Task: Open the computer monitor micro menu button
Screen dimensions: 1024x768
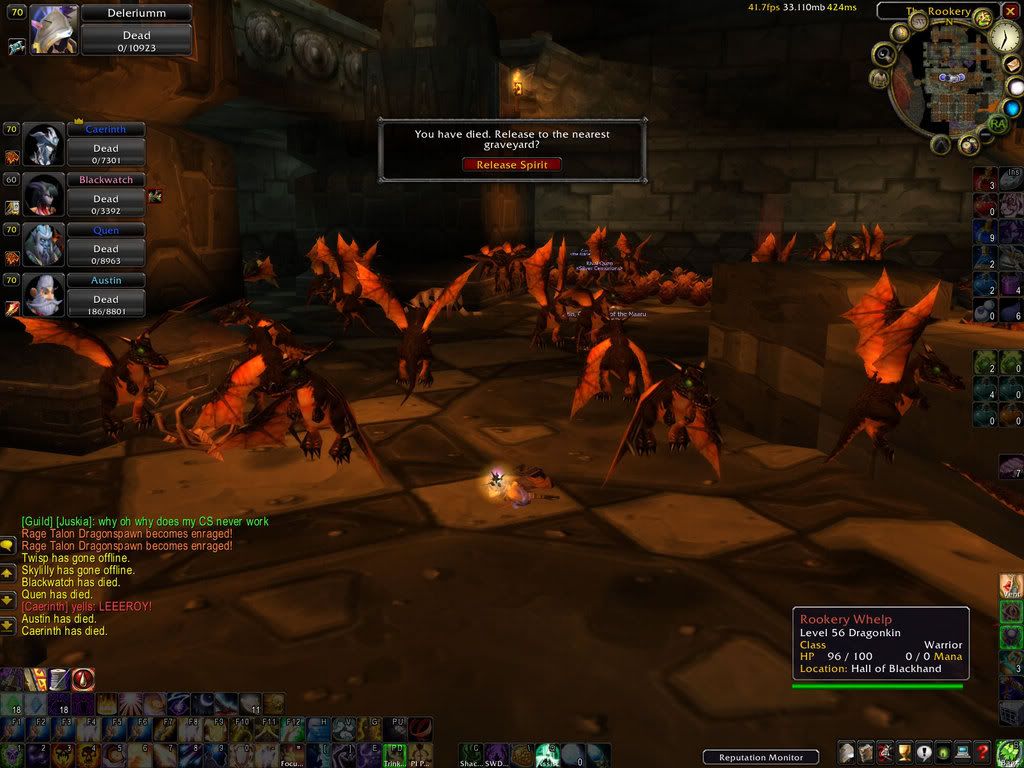Action: click(963, 752)
